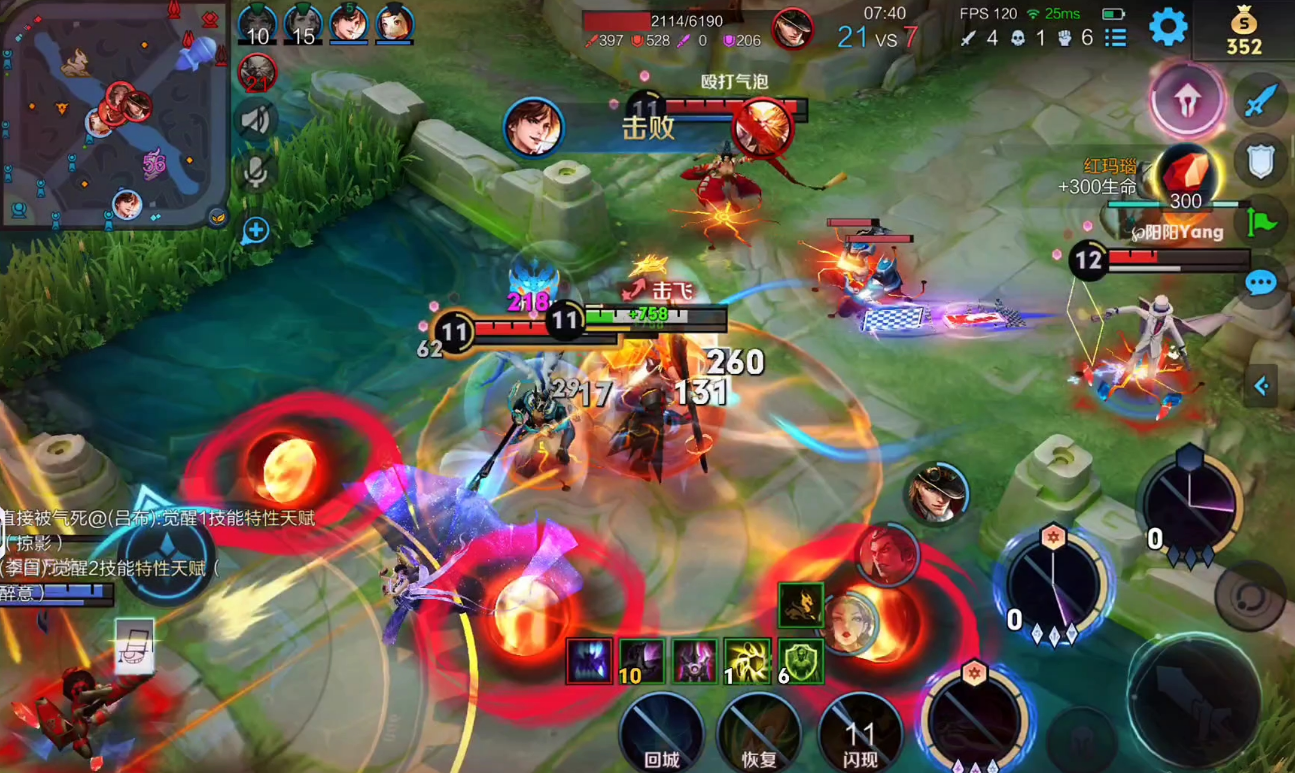Collapse the right side panel arrow
1295x773 pixels.
click(x=1261, y=386)
